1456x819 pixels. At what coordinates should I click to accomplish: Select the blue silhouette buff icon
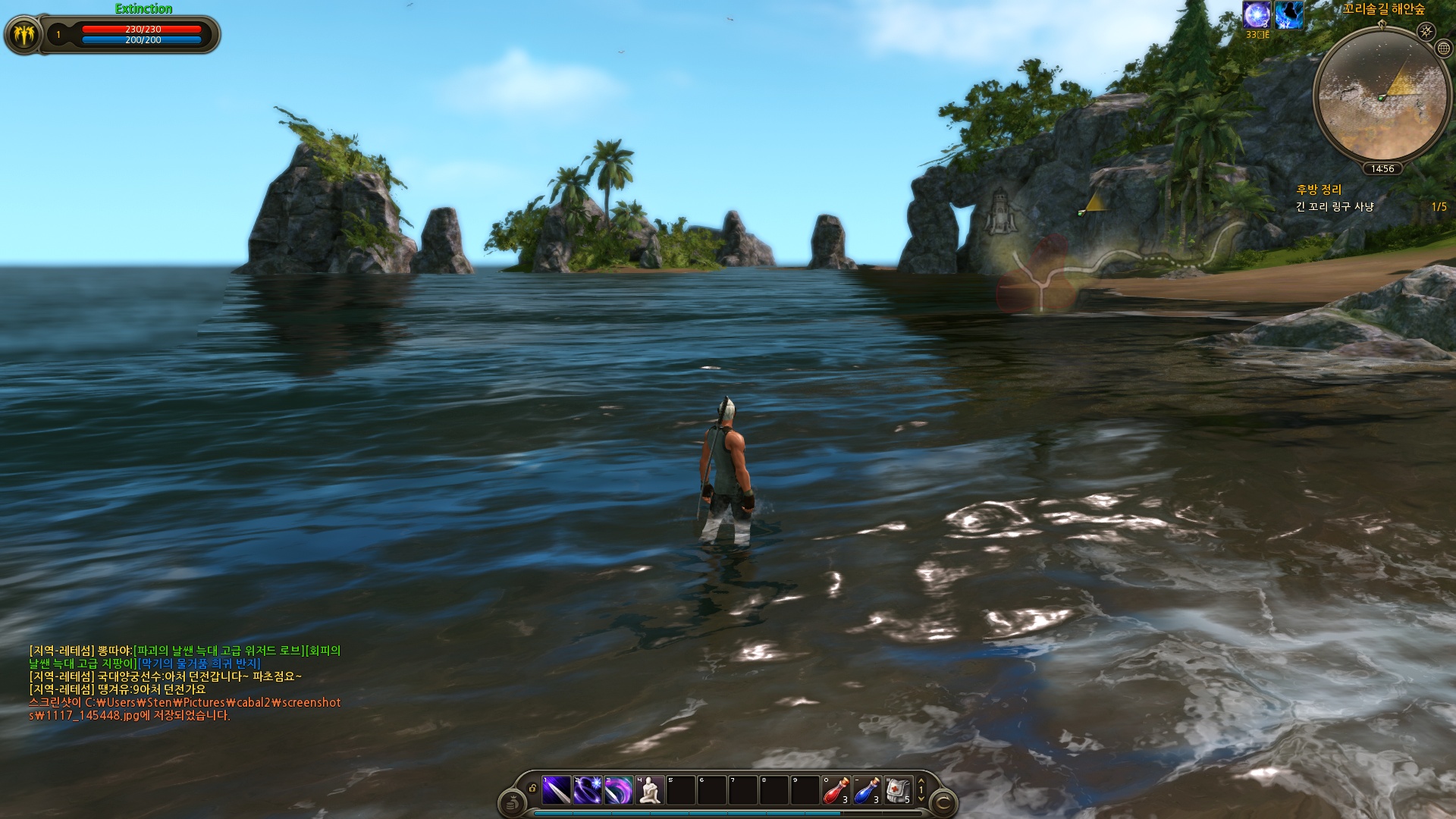click(x=1288, y=15)
